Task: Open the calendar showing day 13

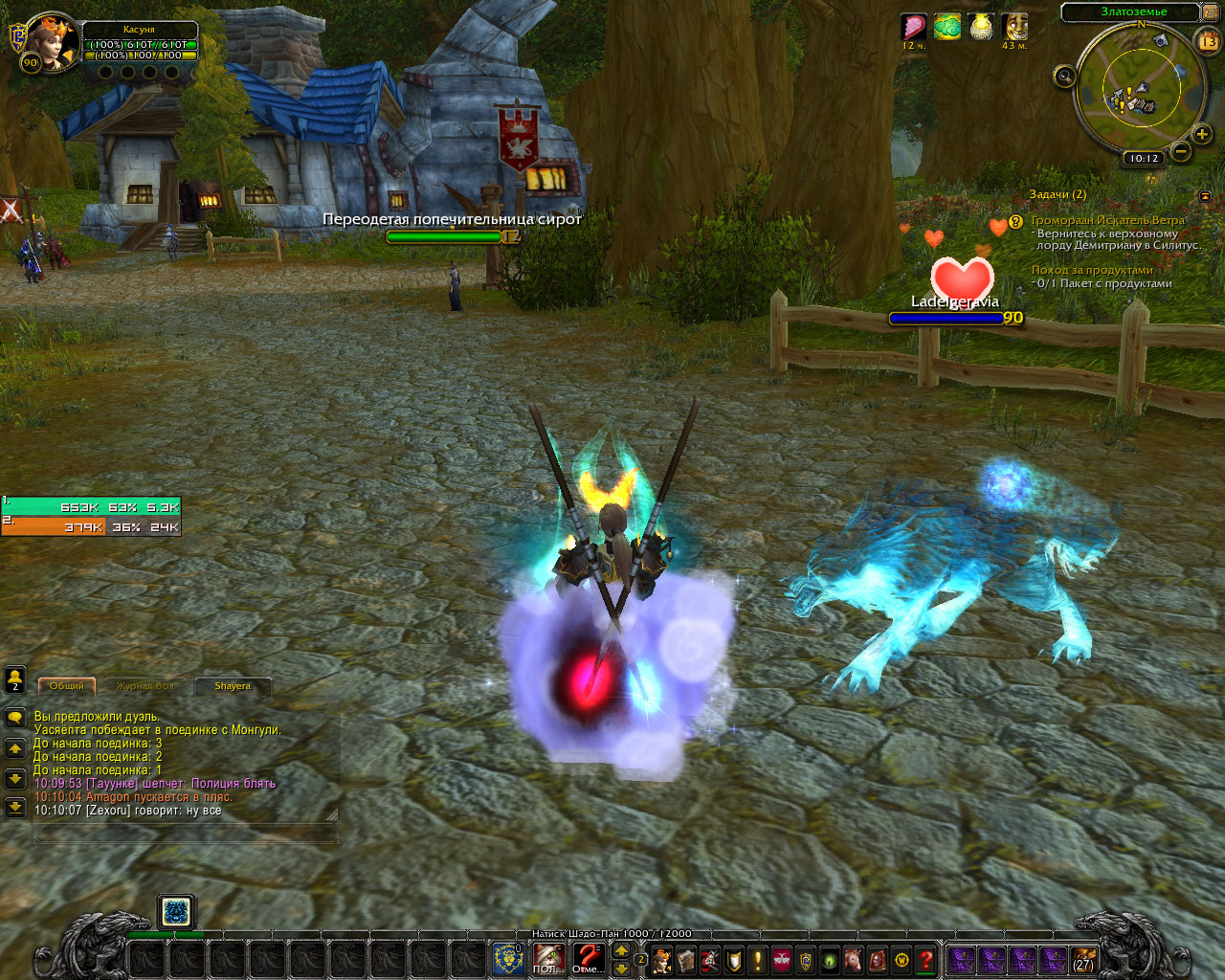Action: pos(1208,41)
